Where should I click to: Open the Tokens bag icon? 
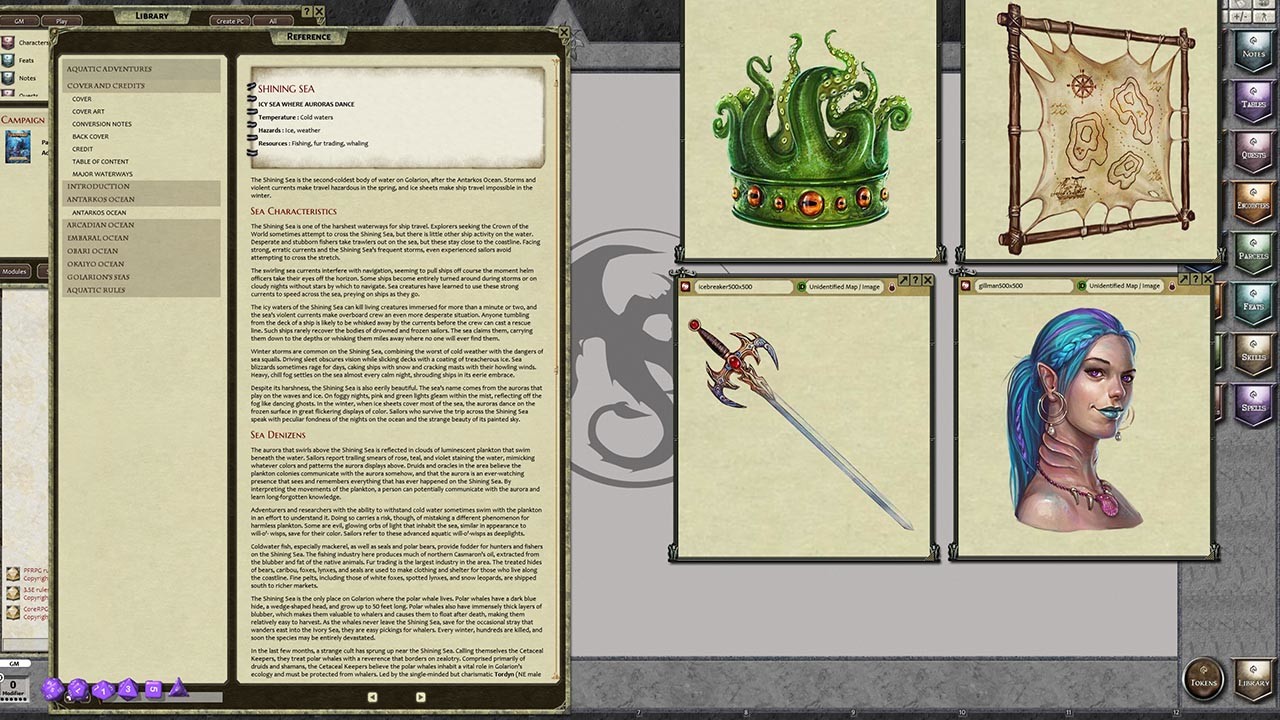[x=1203, y=677]
